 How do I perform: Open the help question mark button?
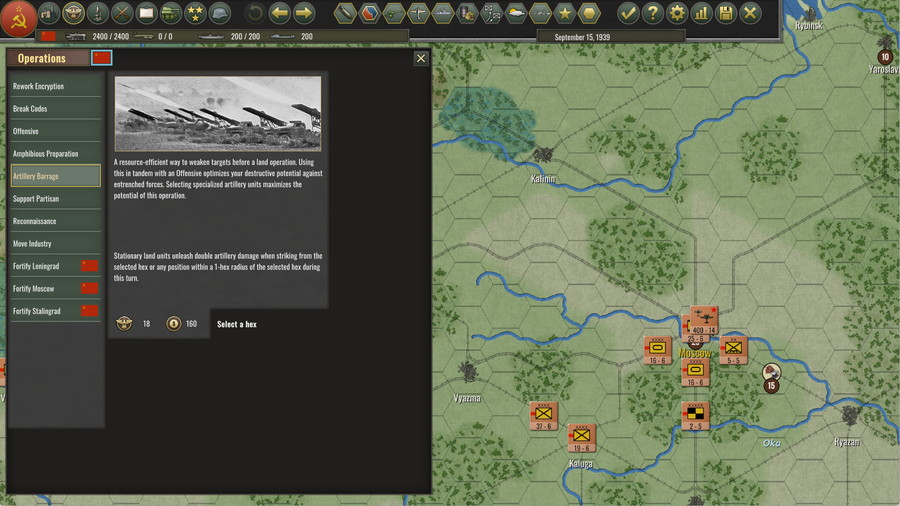pyautogui.click(x=653, y=13)
